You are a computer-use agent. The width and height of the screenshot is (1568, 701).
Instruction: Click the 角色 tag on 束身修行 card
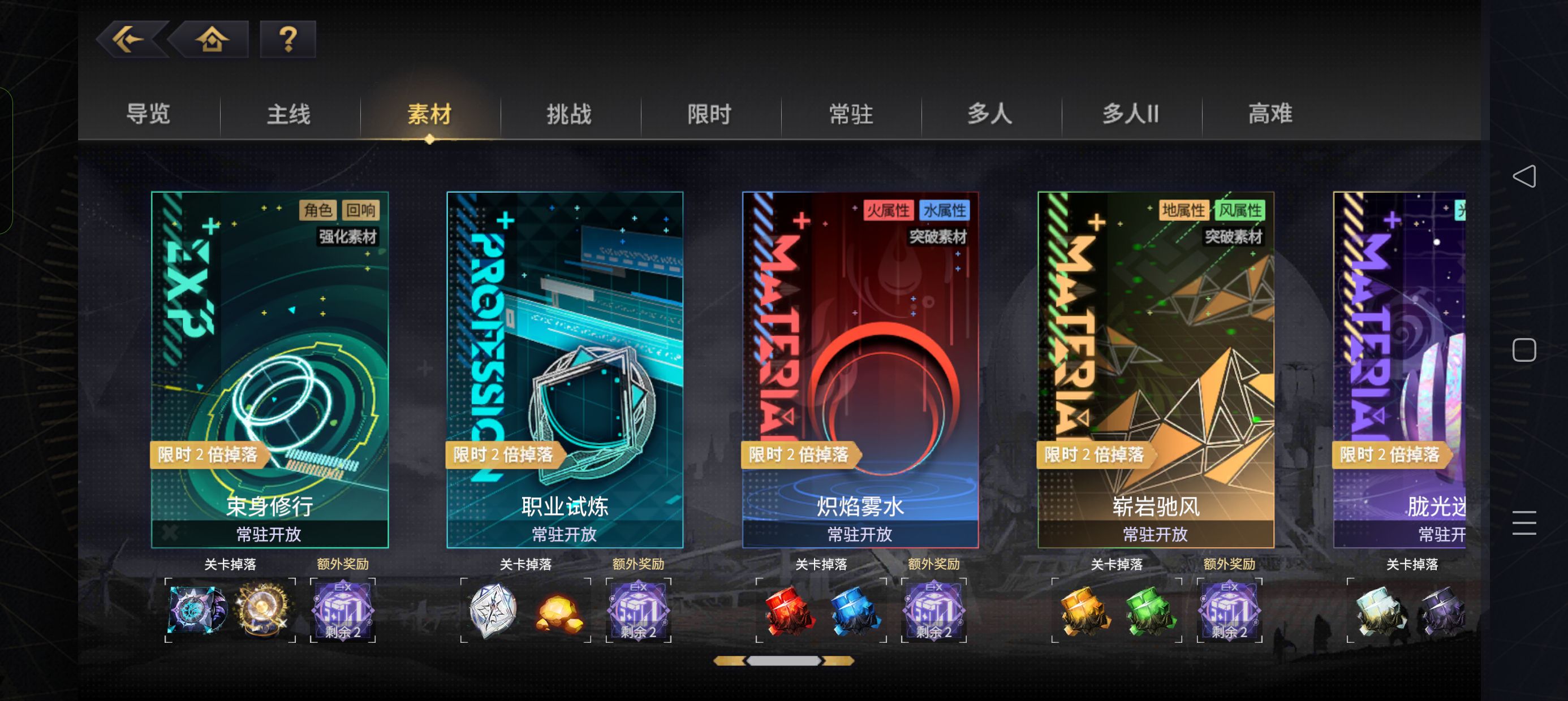(317, 210)
